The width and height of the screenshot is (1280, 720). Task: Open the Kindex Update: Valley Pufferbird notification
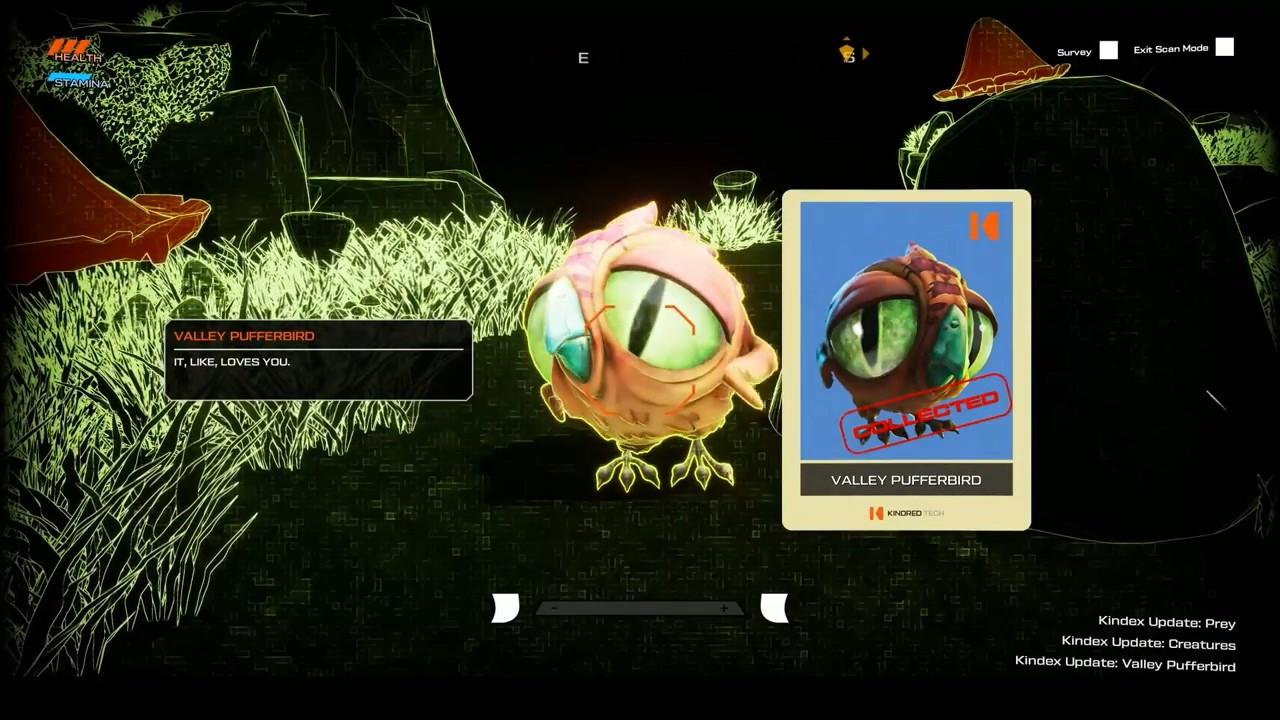(x=1124, y=666)
